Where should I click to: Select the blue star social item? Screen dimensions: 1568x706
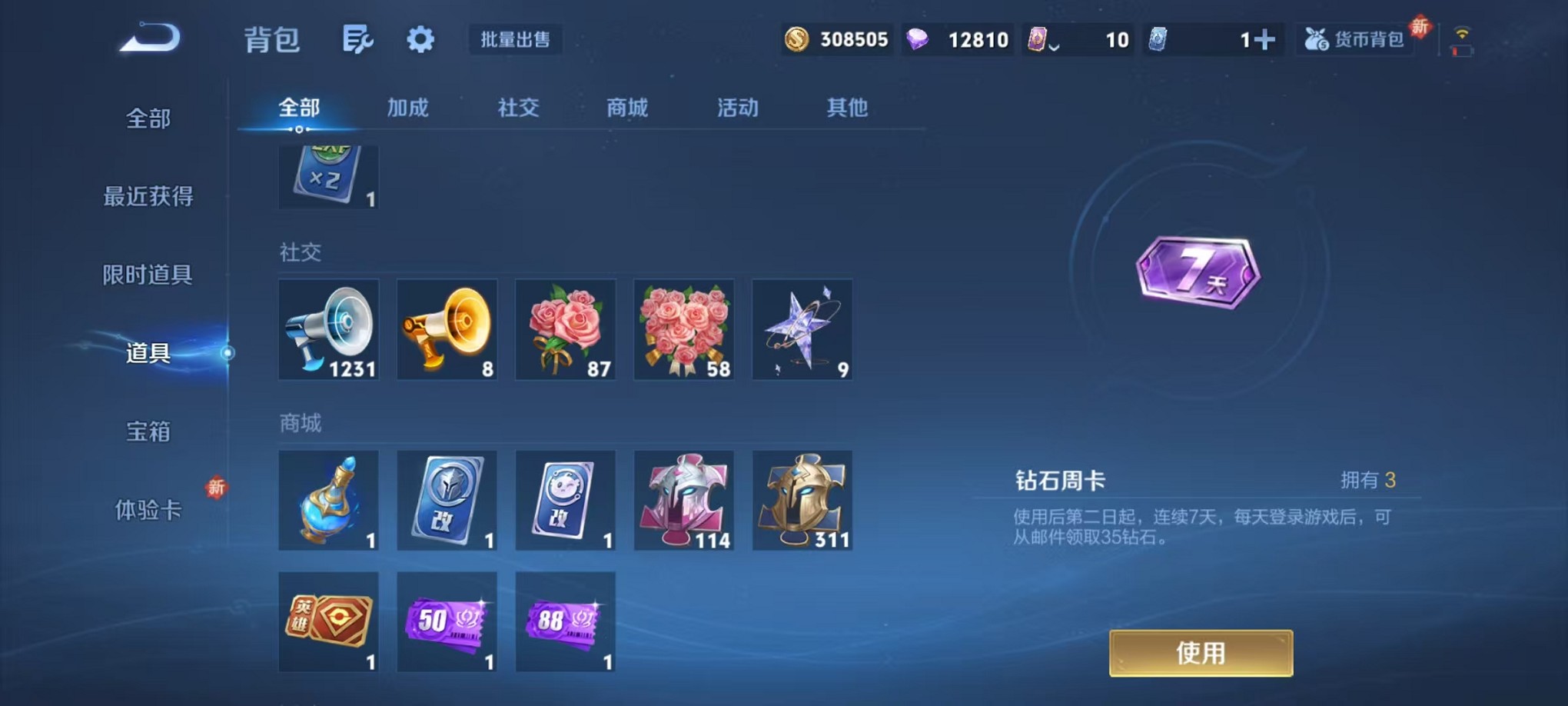tap(802, 329)
